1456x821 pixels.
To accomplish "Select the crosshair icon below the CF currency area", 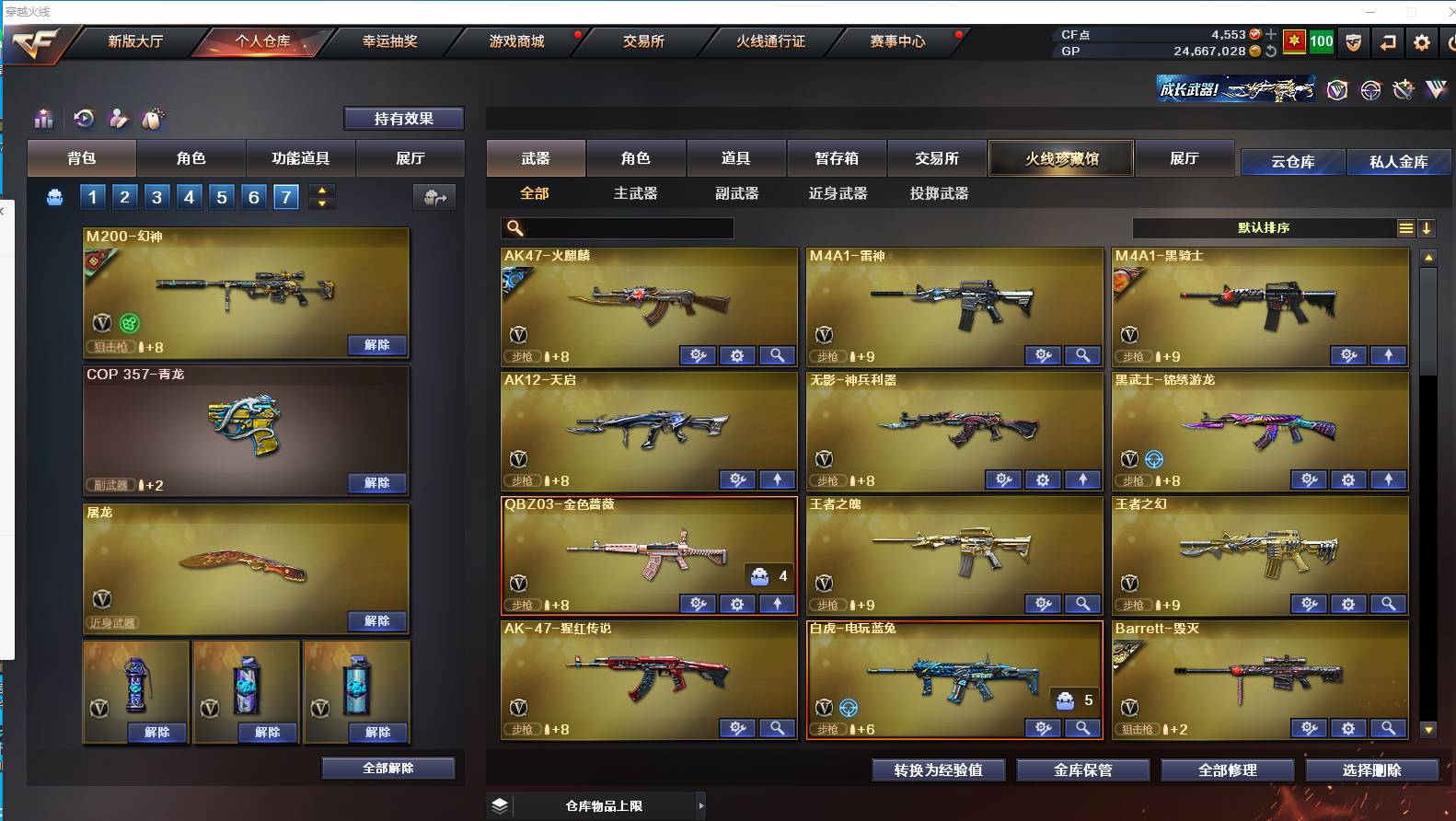I will pos(1370,90).
